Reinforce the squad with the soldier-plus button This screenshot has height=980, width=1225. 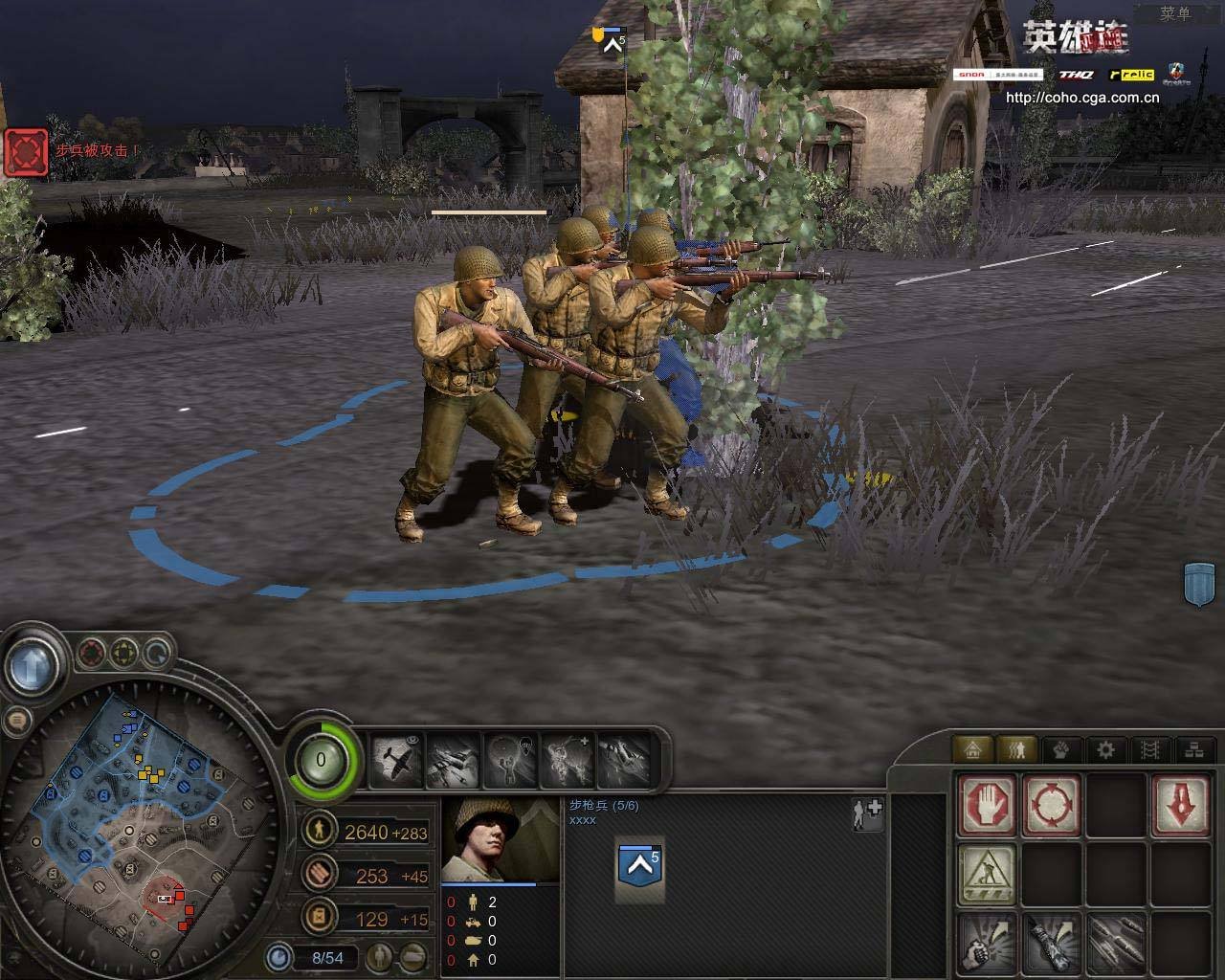(x=867, y=813)
